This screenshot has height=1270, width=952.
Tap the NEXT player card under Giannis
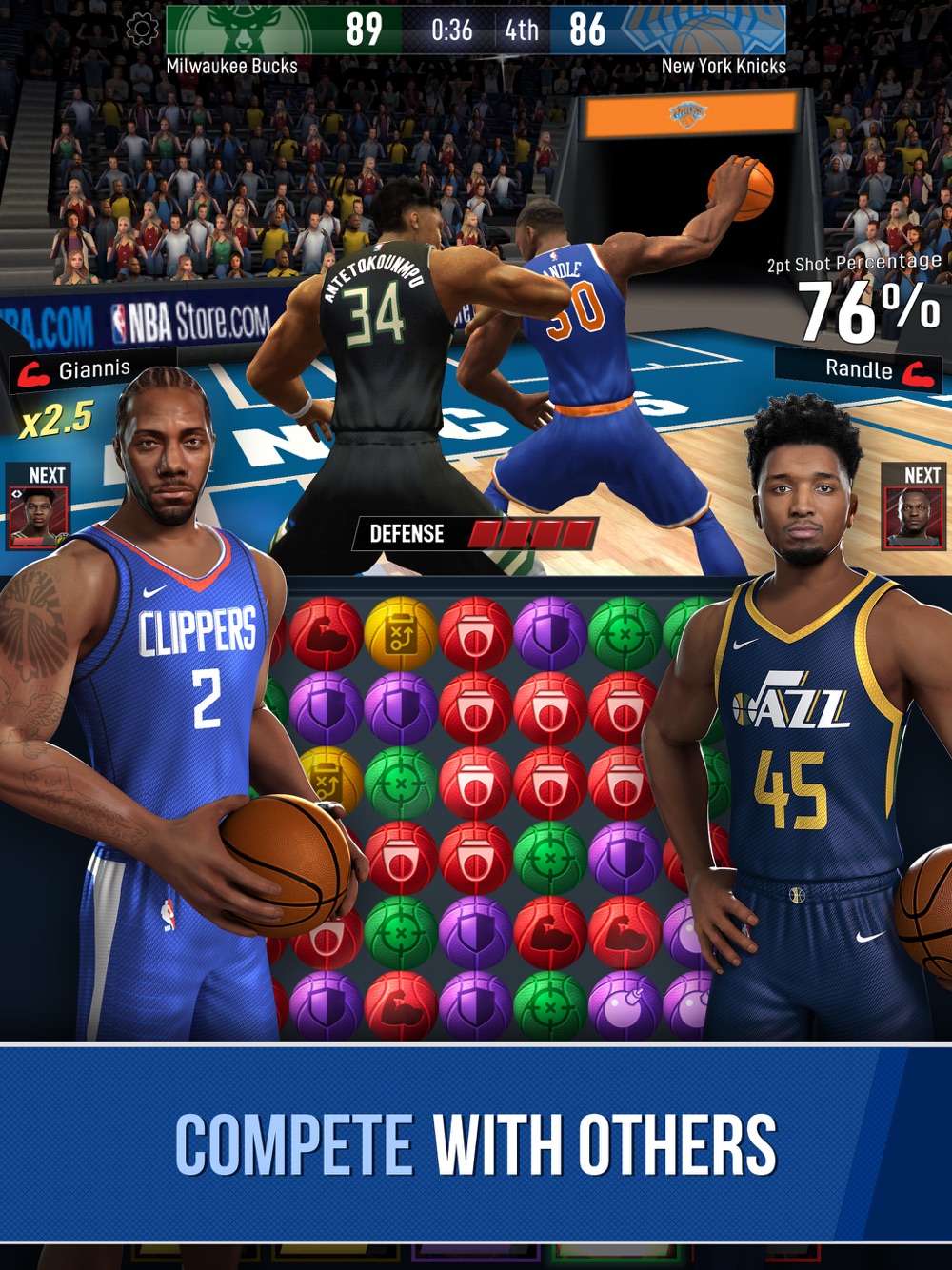pyautogui.click(x=38, y=517)
